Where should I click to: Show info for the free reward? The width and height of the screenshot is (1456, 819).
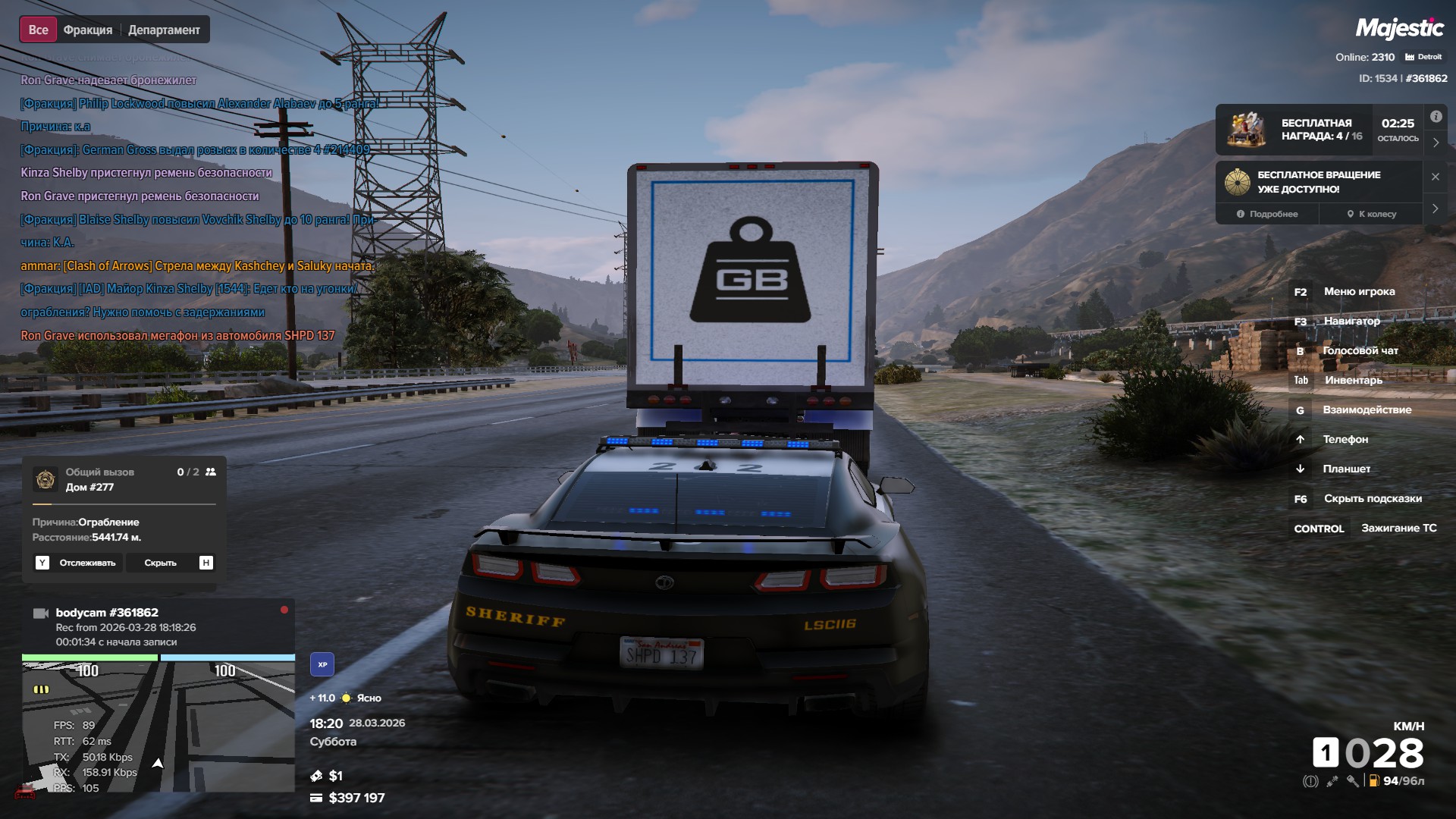click(x=1436, y=117)
